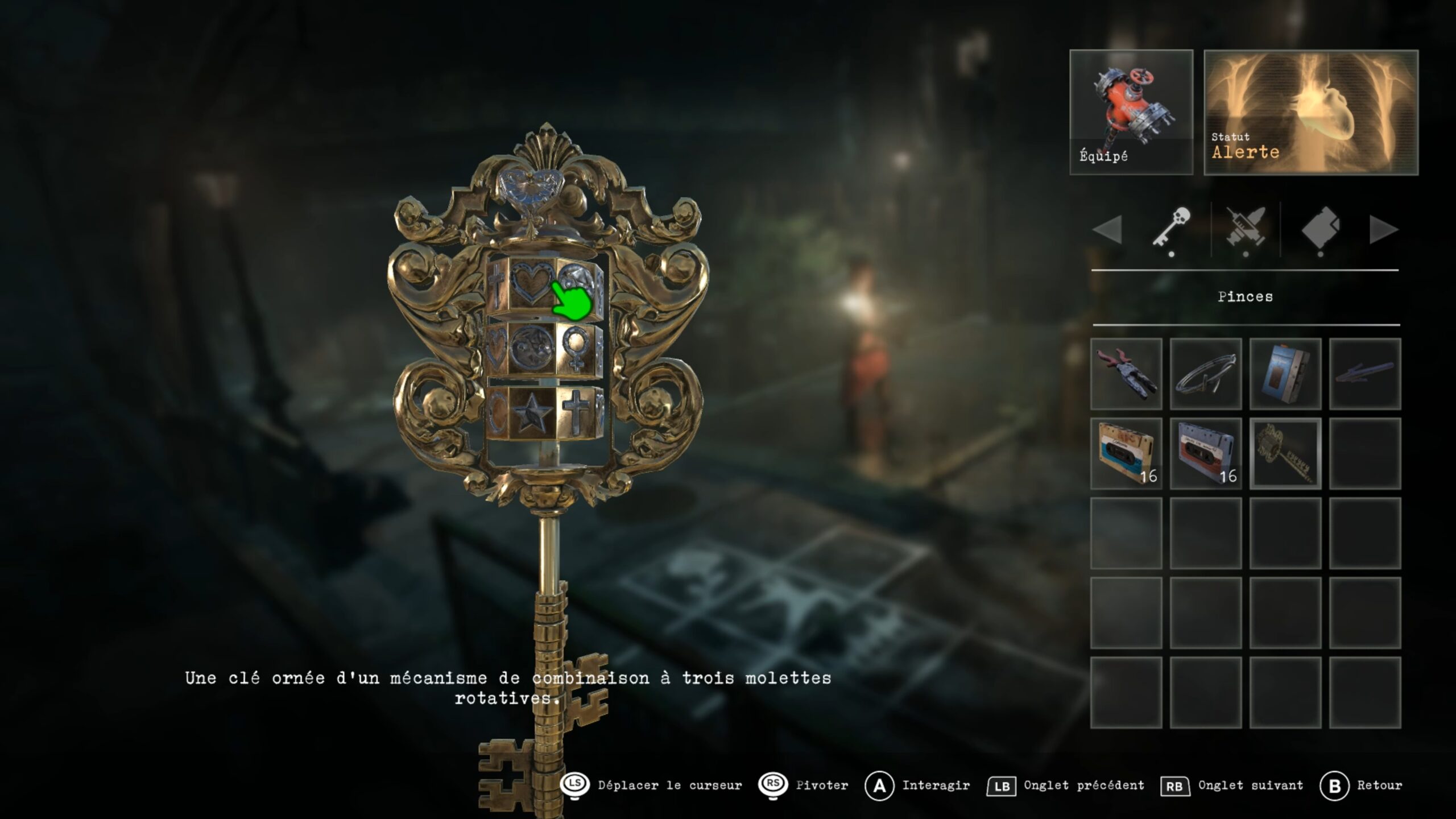The width and height of the screenshot is (1456, 819).
Task: Click the middle dial's round engraved face
Action: click(x=531, y=348)
